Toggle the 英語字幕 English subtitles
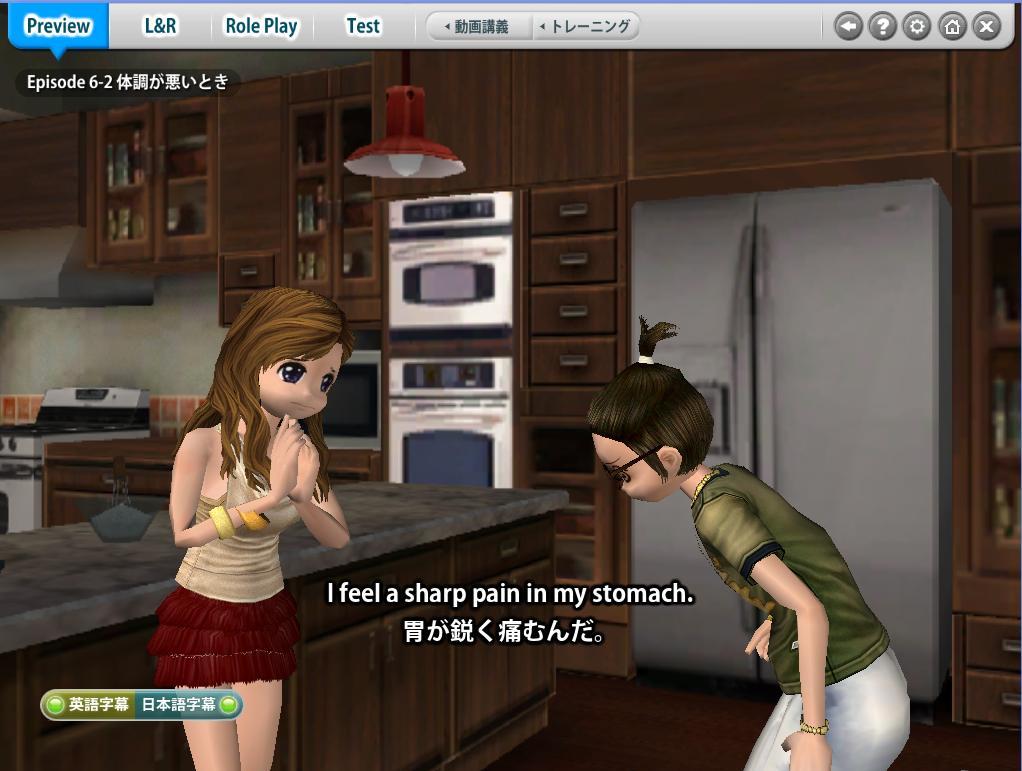This screenshot has width=1022, height=771. click(88, 705)
